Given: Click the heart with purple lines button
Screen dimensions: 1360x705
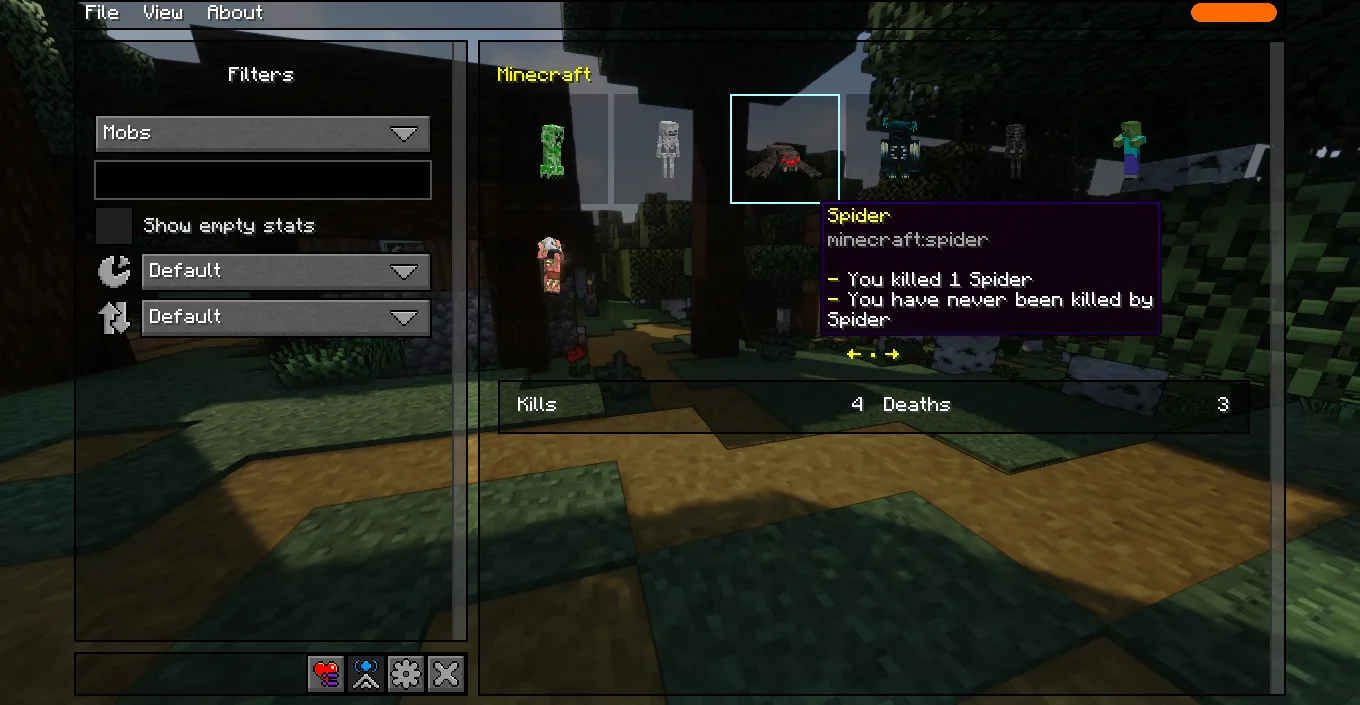Looking at the screenshot, I should pos(326,675).
